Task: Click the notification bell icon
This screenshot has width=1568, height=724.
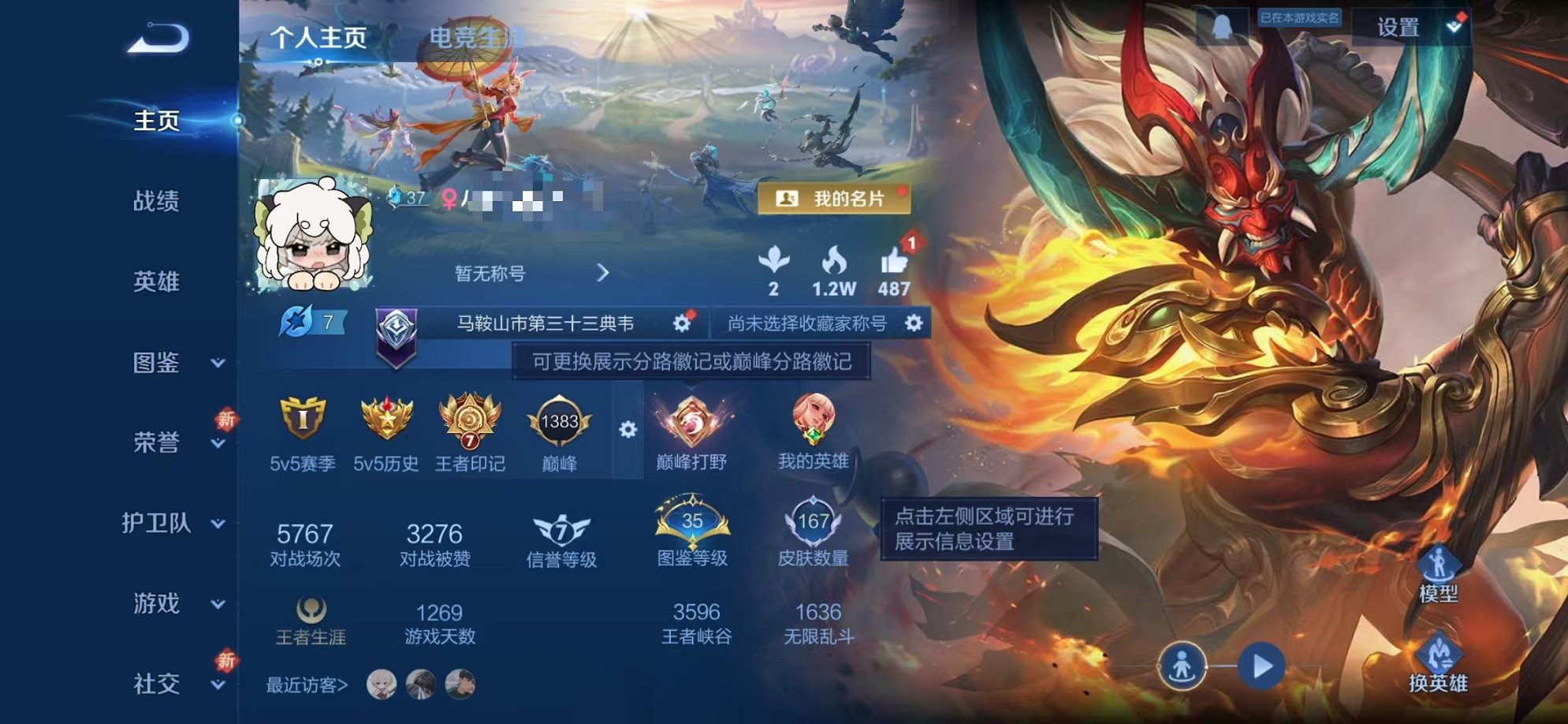Action: (1222, 25)
